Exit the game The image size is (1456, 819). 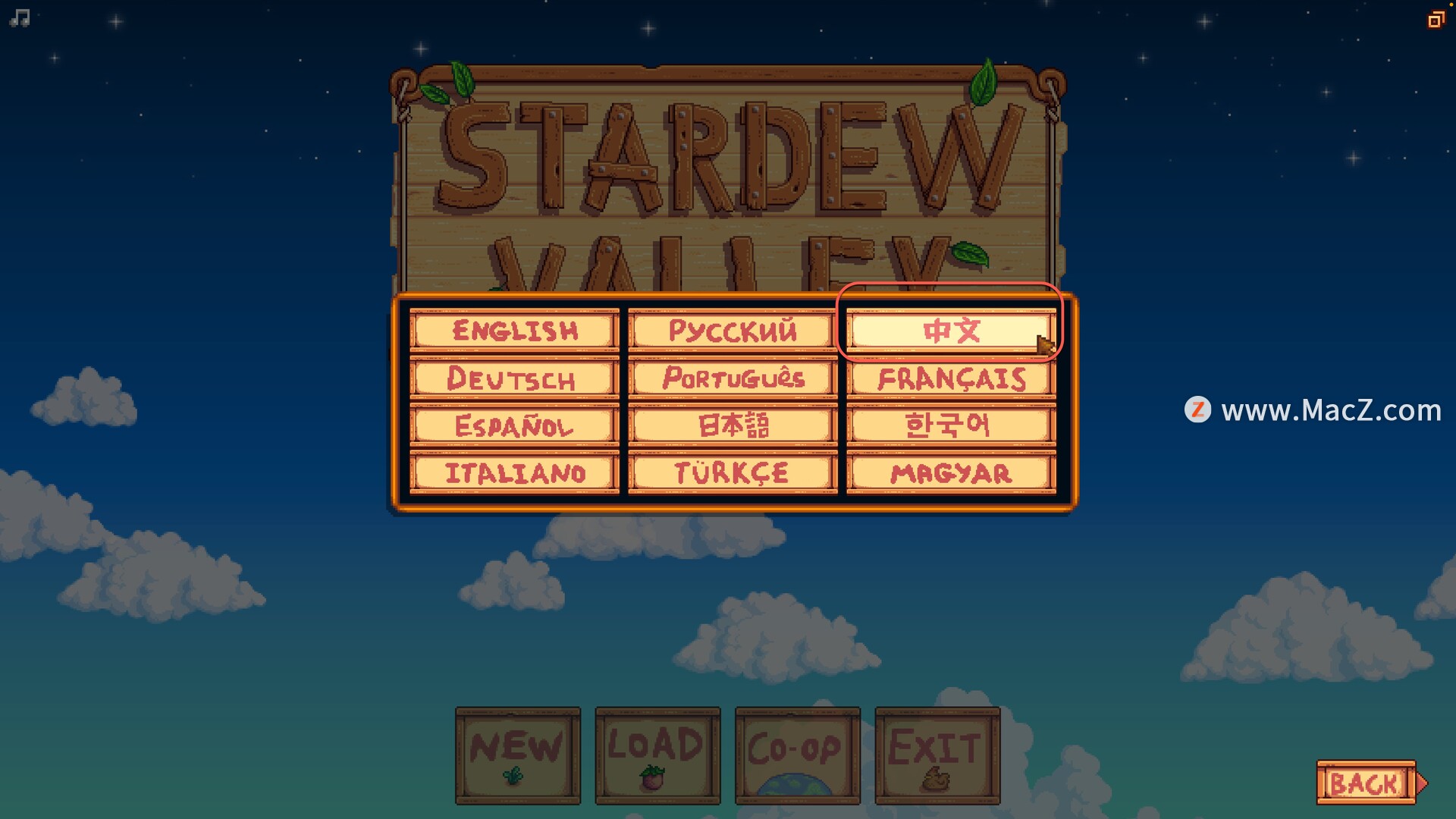click(x=937, y=755)
